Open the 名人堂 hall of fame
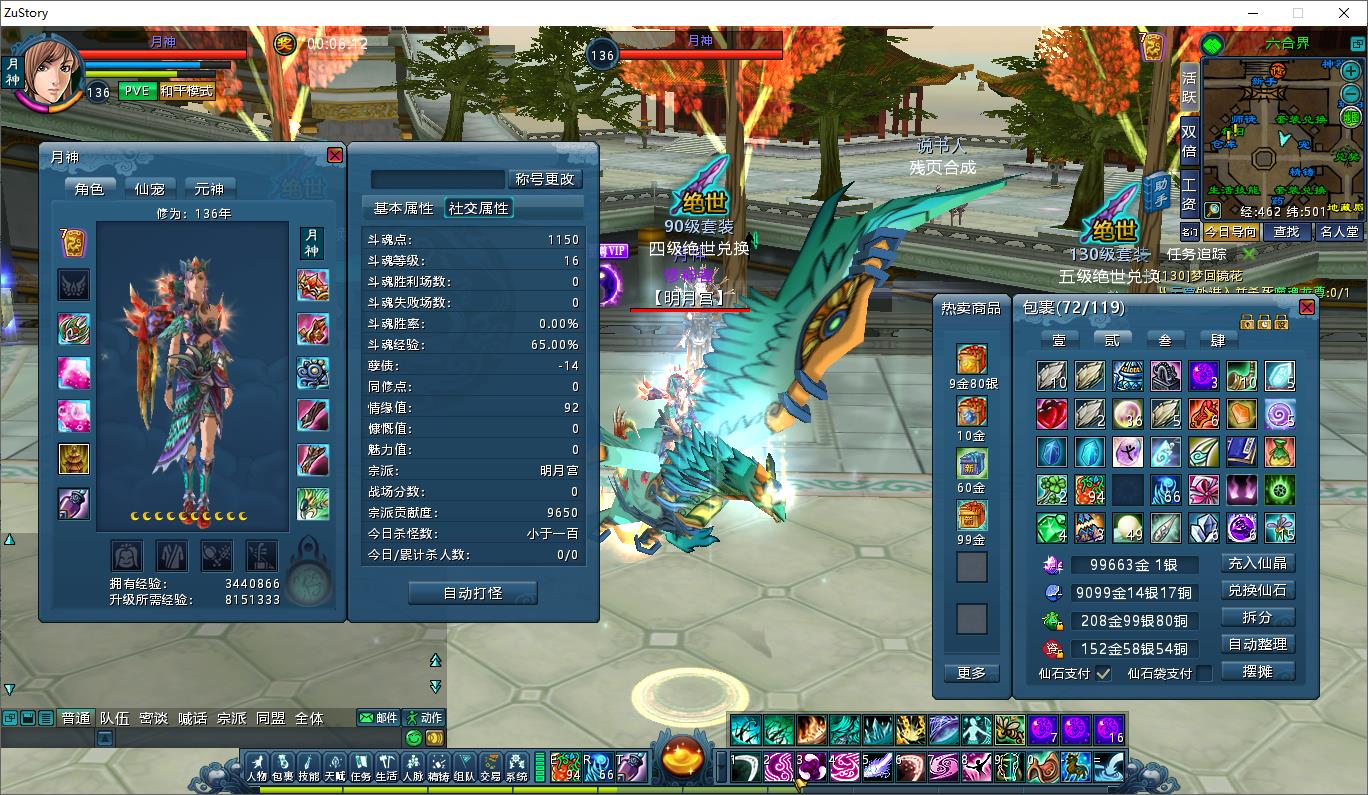Viewport: 1368px width, 795px height. tap(1339, 232)
